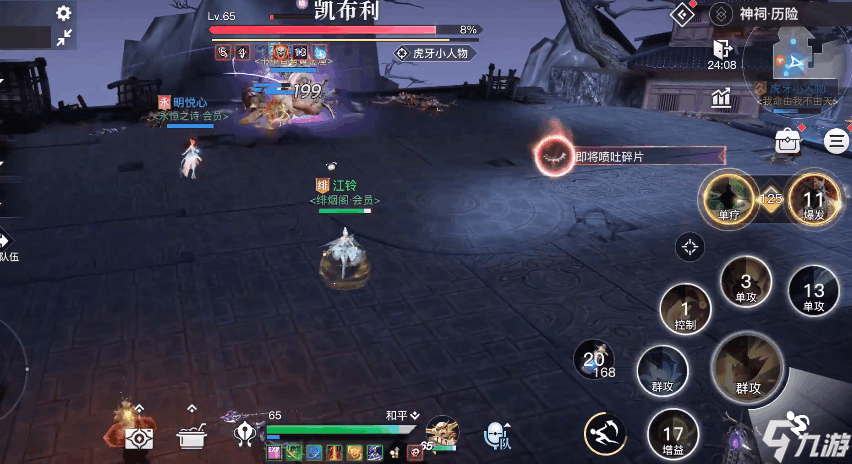
Task: Activate the 单疗 single heal skill
Action: 728,195
